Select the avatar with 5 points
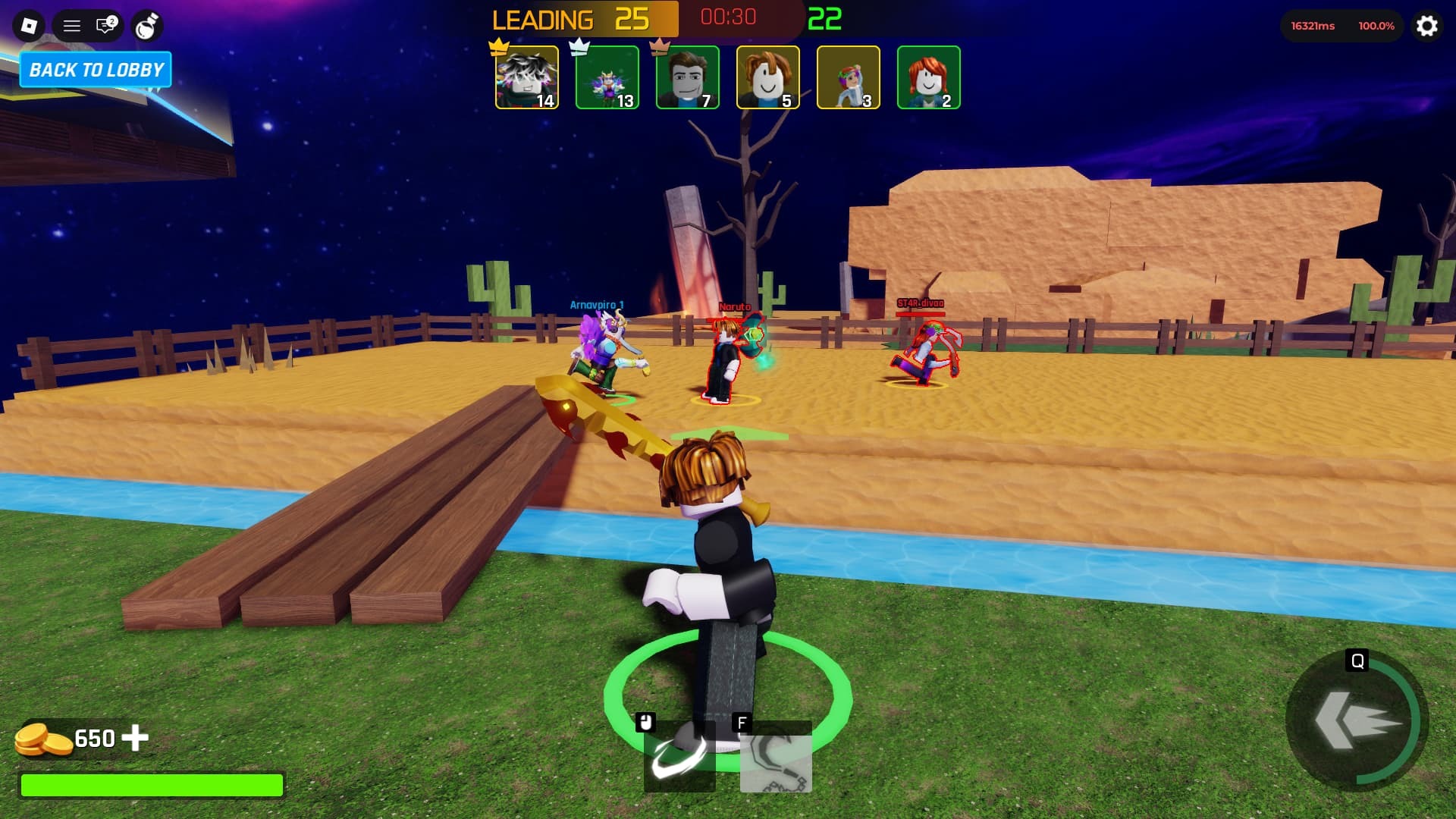This screenshot has height=819, width=1456. (767, 77)
